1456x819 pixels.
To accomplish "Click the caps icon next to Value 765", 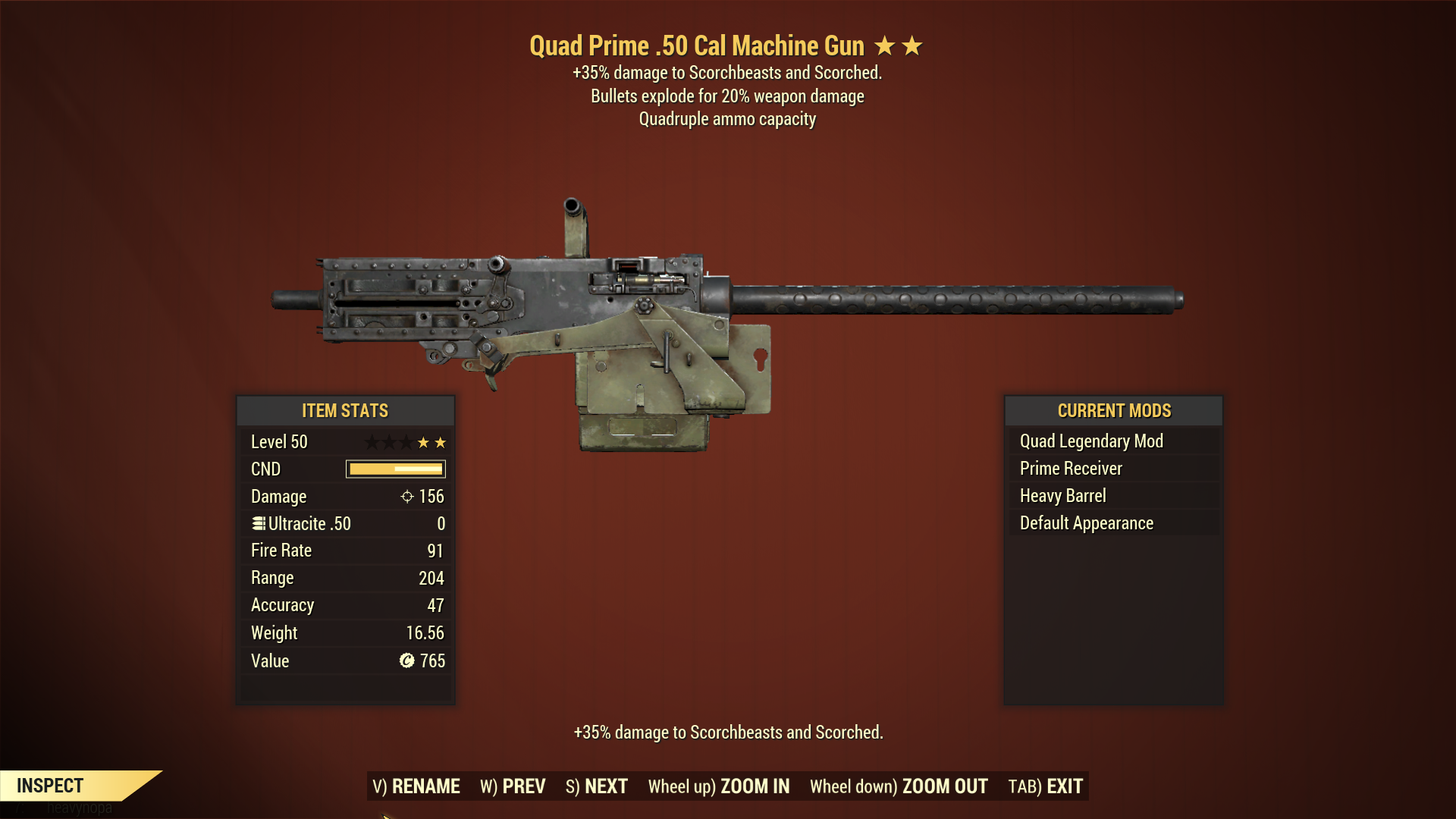I will [407, 661].
